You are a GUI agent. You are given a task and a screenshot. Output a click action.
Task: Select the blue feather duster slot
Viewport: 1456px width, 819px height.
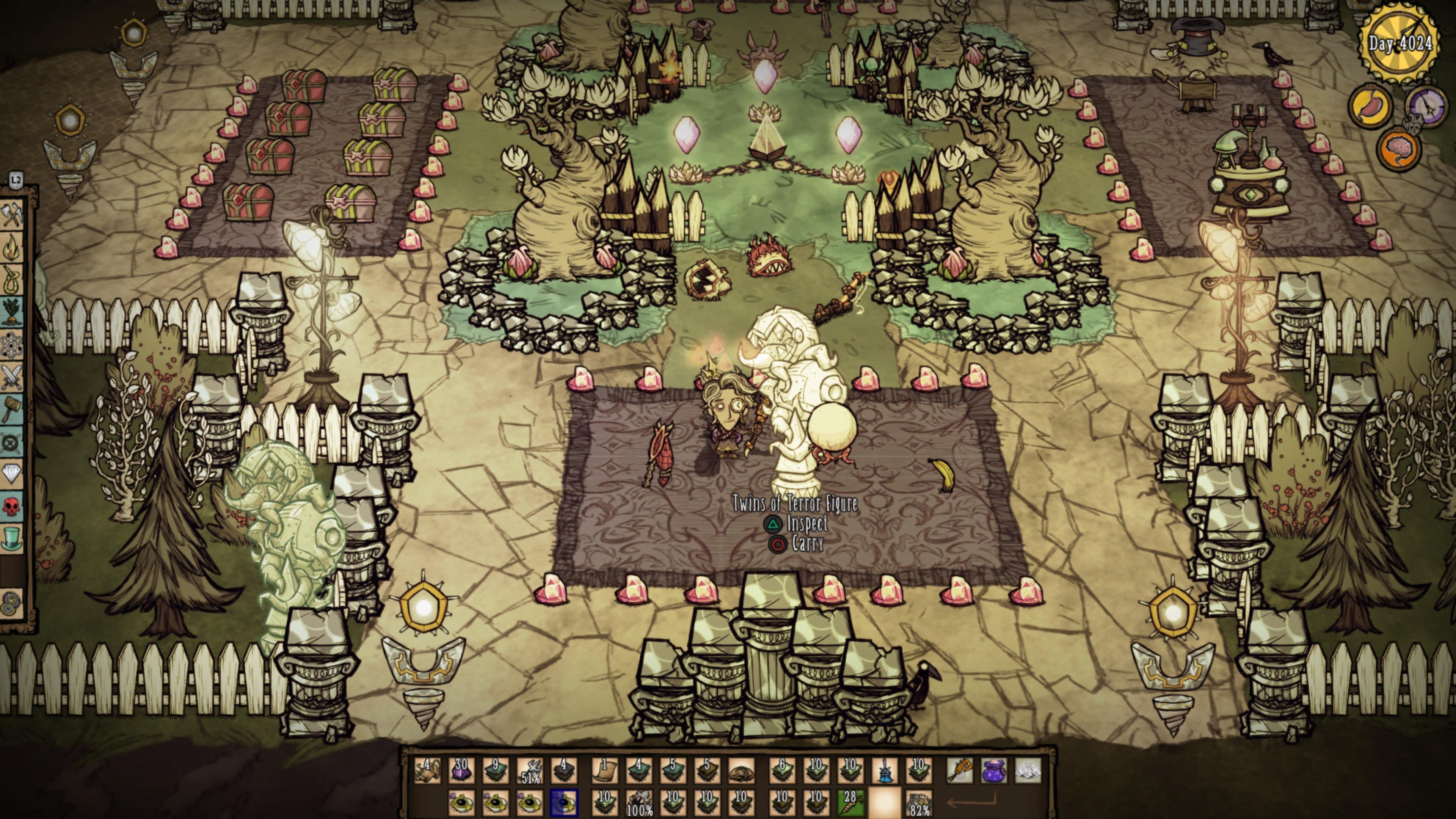click(885, 771)
